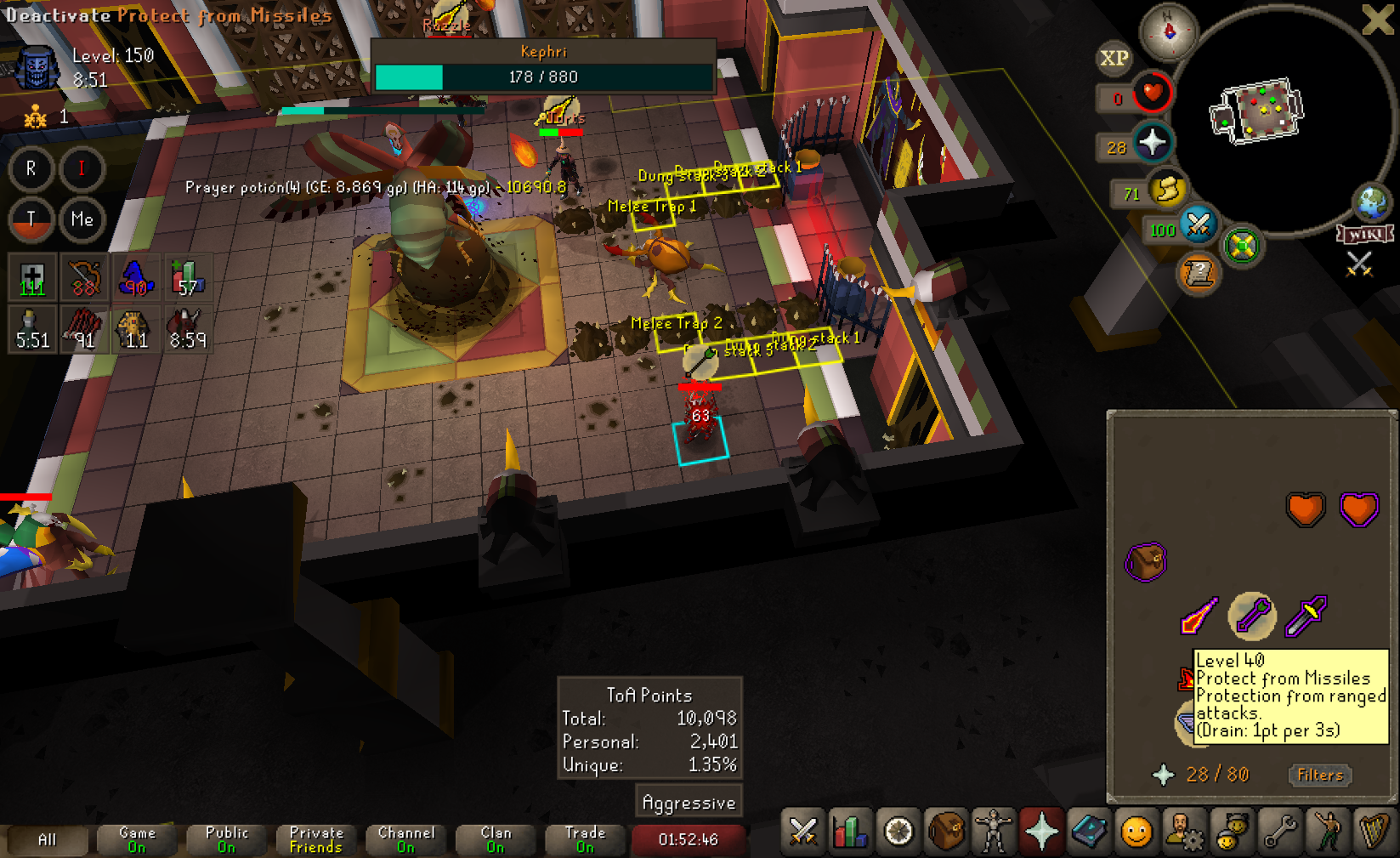Select the Public chat filter
The image size is (1400, 858).
pos(226,839)
